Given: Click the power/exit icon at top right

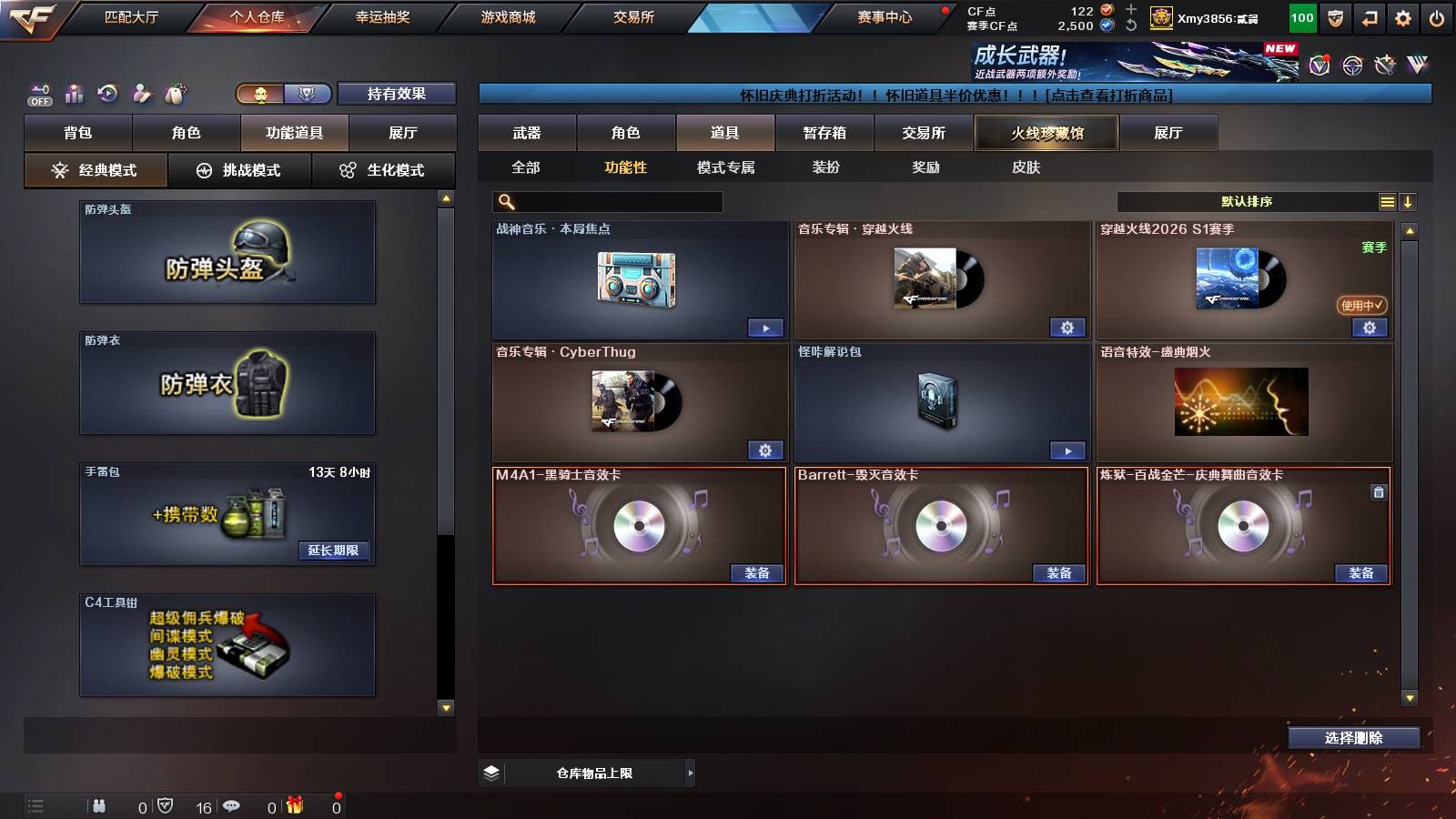Looking at the screenshot, I should coord(1437,17).
